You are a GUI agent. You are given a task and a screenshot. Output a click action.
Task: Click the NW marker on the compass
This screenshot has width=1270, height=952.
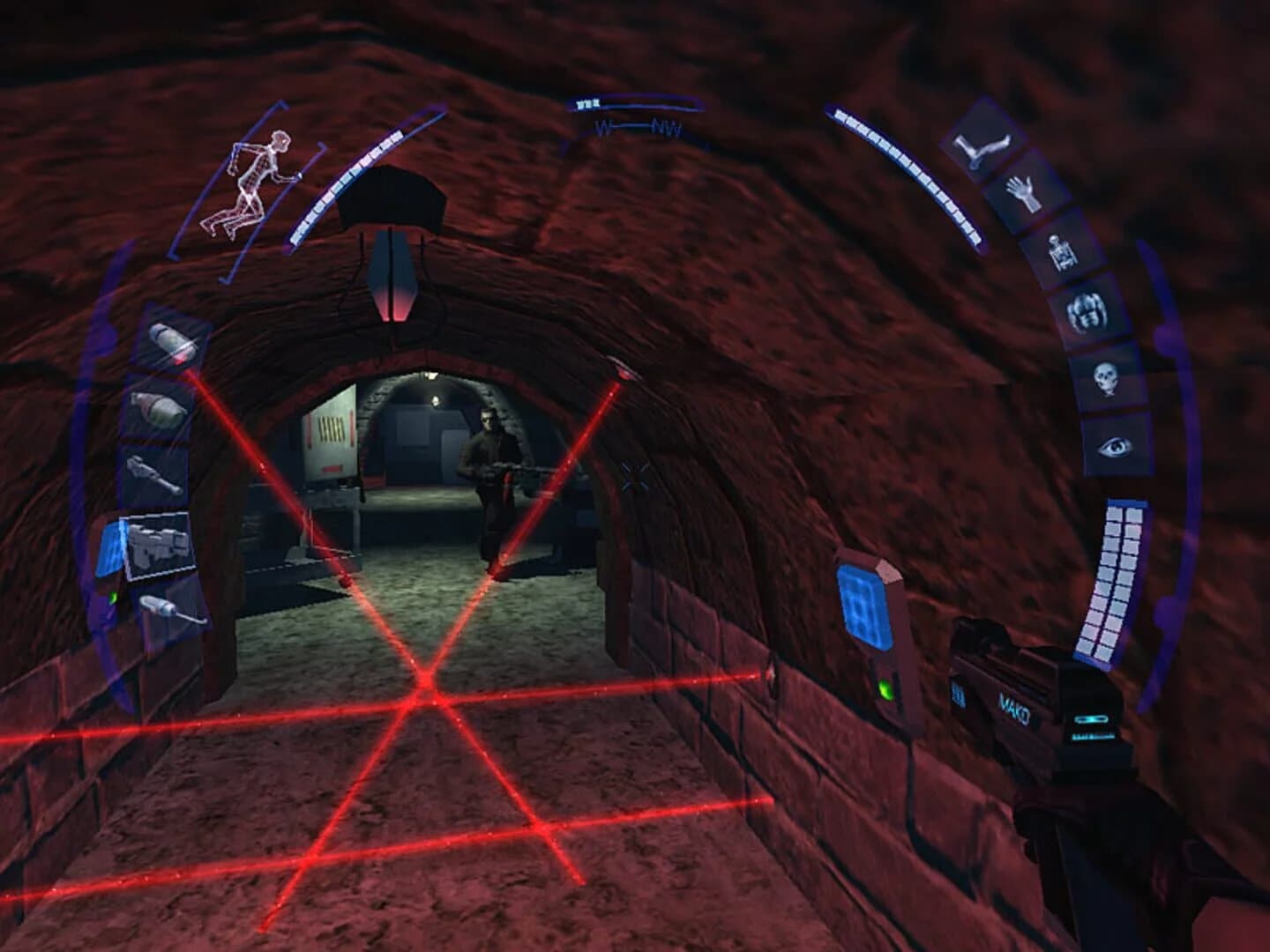tap(668, 129)
